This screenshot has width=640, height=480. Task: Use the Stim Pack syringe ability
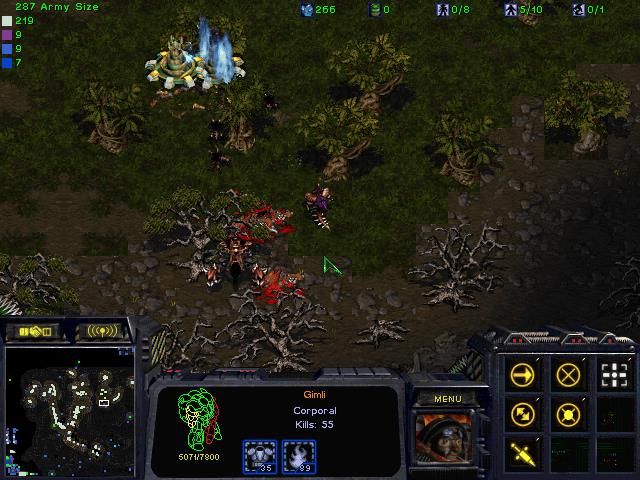522,451
